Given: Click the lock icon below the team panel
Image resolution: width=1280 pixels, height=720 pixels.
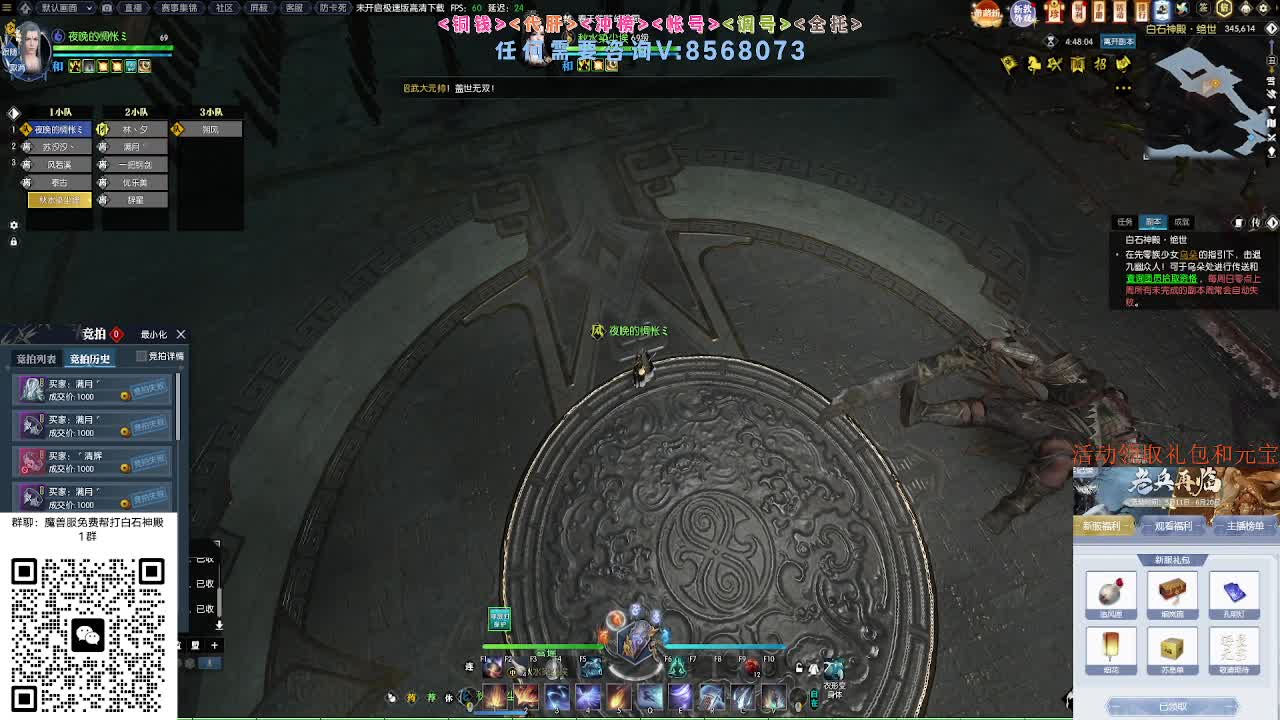Looking at the screenshot, I should pyautogui.click(x=14, y=241).
